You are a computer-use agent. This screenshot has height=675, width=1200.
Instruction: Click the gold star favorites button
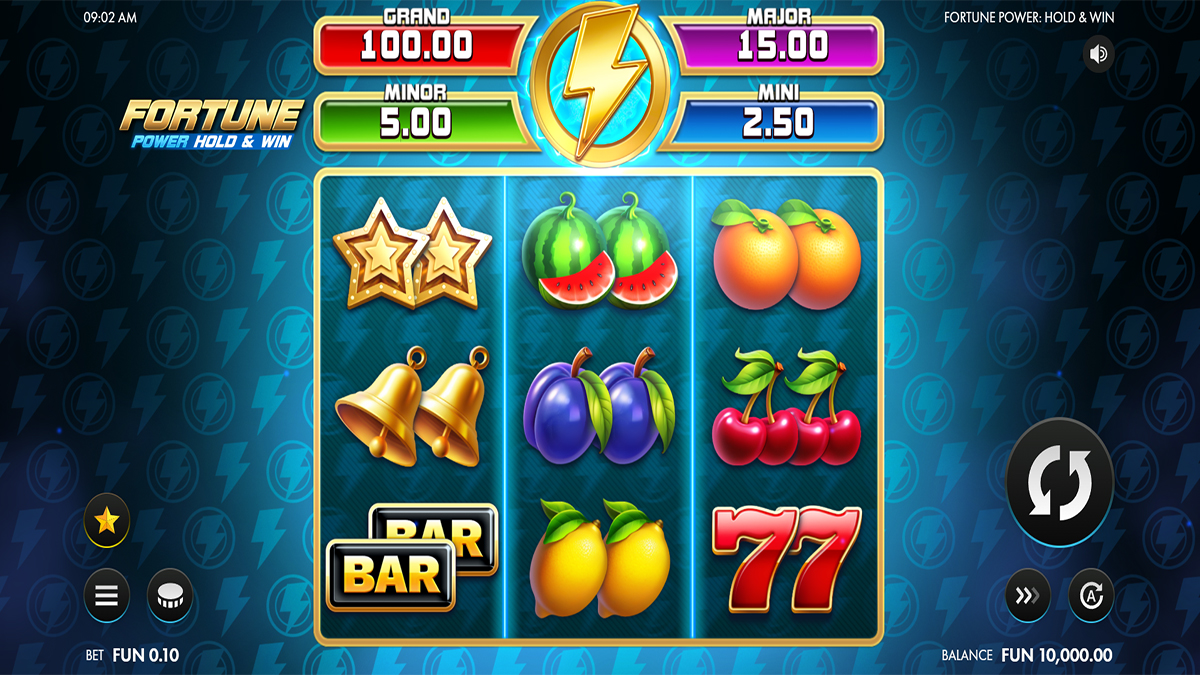[107, 520]
